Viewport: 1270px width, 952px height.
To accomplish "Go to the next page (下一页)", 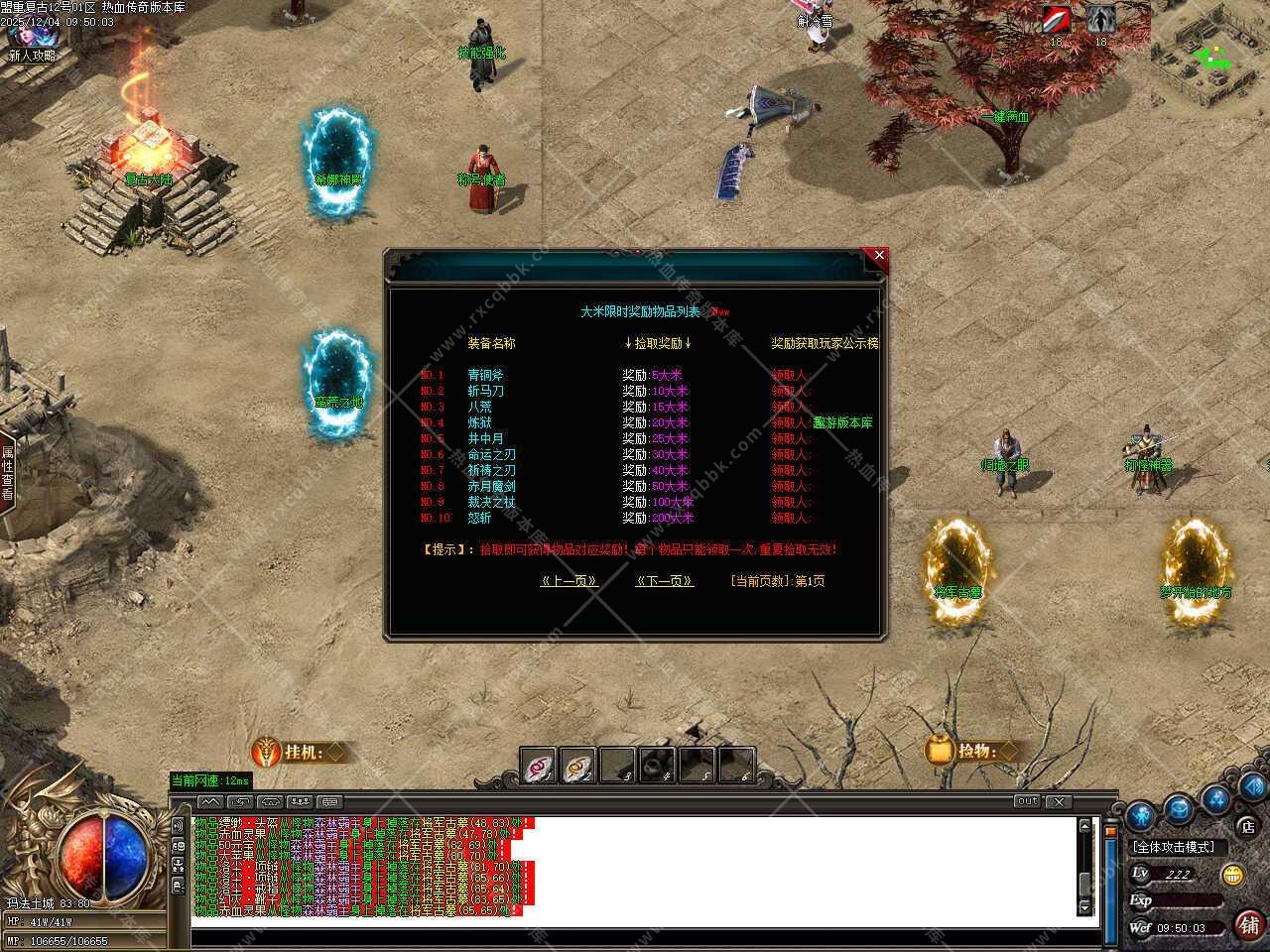I will 664,581.
